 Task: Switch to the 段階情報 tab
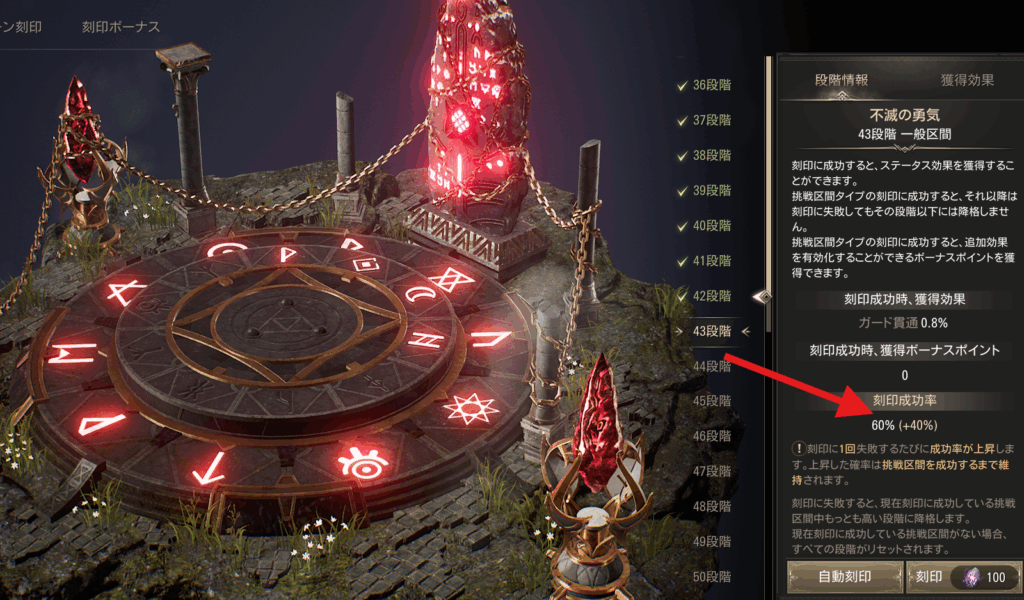tap(841, 80)
